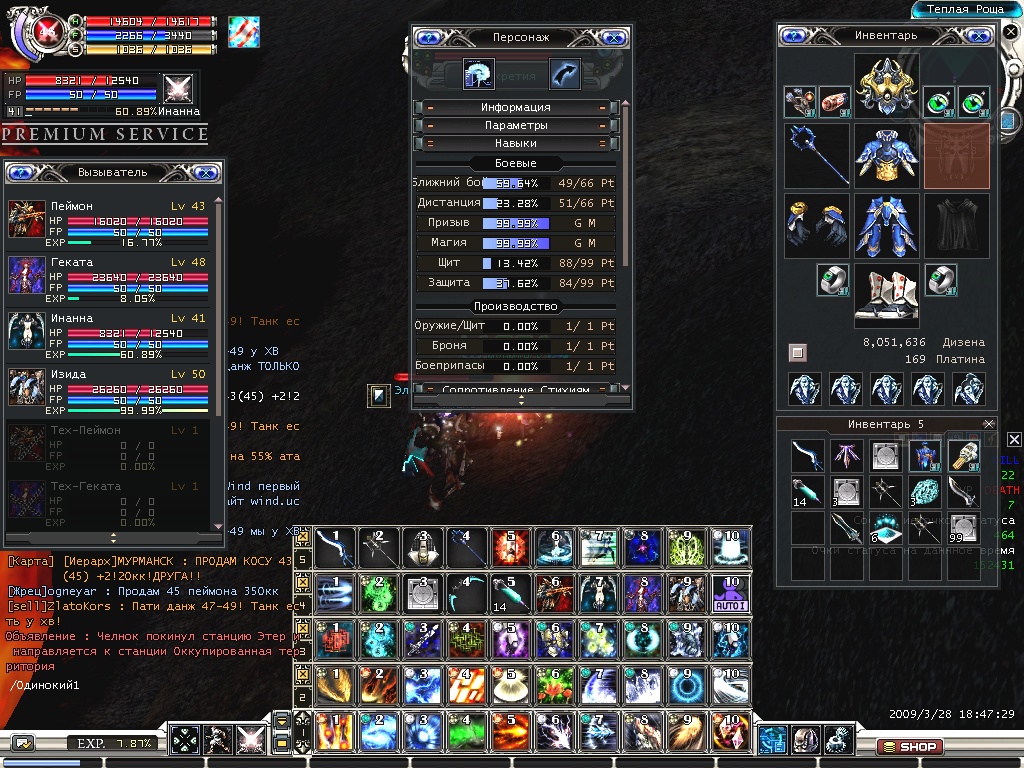Viewport: 1024px width, 768px height.
Task: Select the Пеймон summon entry
Action: tap(112, 219)
